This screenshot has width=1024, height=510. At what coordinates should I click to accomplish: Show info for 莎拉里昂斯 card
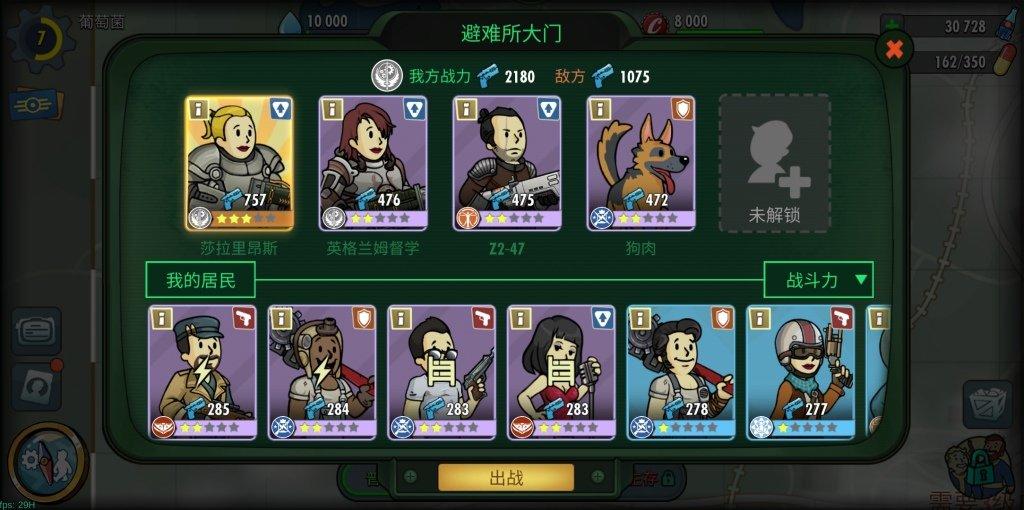coord(198,108)
